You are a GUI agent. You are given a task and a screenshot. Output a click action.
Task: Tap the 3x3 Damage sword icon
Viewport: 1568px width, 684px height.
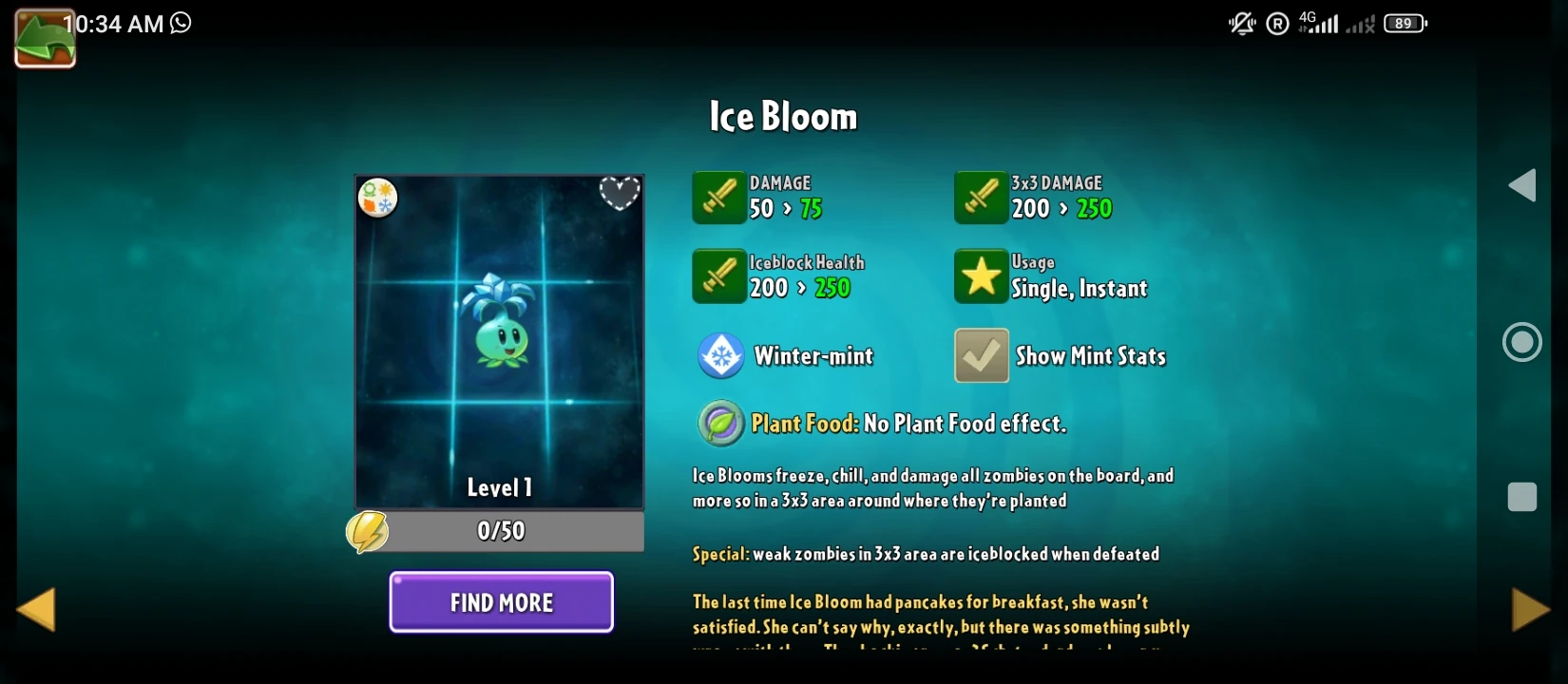981,198
